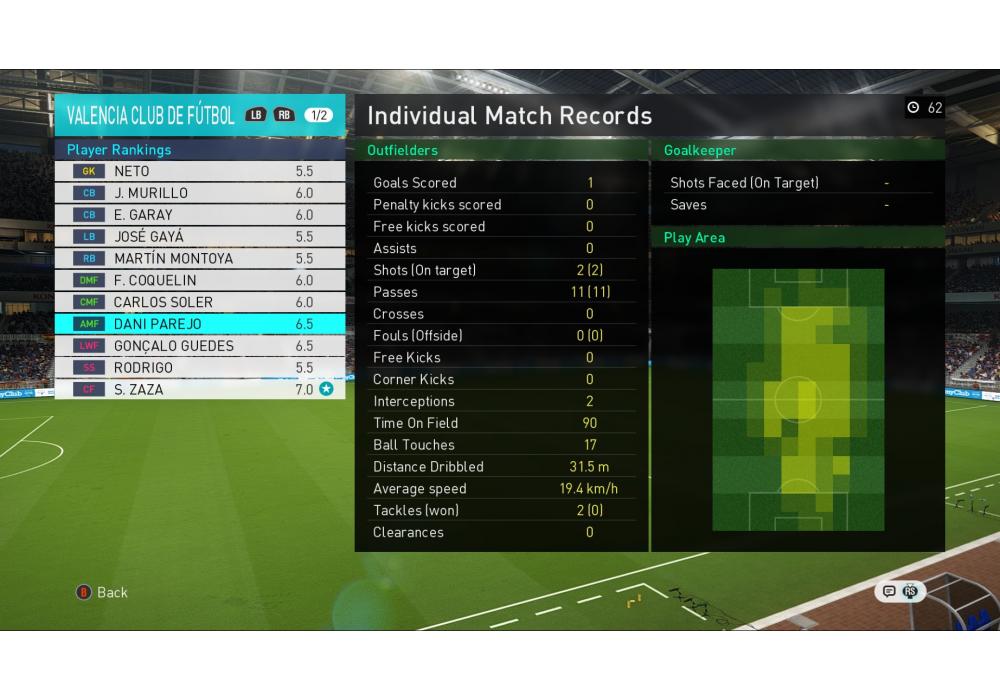Image resolution: width=1000 pixels, height=700 pixels.
Task: Select Gonçalo Guedes in the list
Action: coord(199,346)
